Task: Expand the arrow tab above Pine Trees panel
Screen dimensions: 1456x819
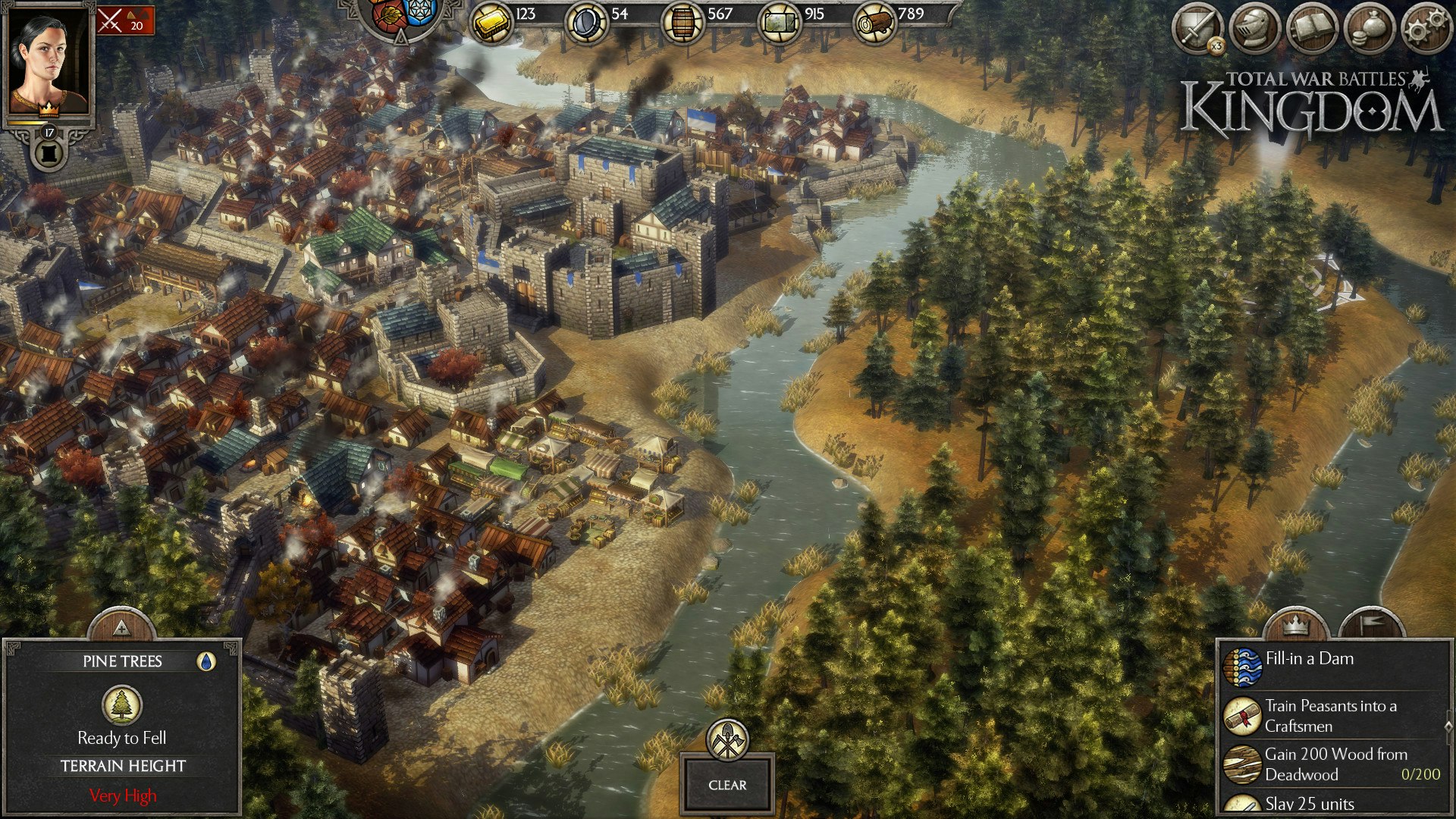Action: tap(121, 626)
